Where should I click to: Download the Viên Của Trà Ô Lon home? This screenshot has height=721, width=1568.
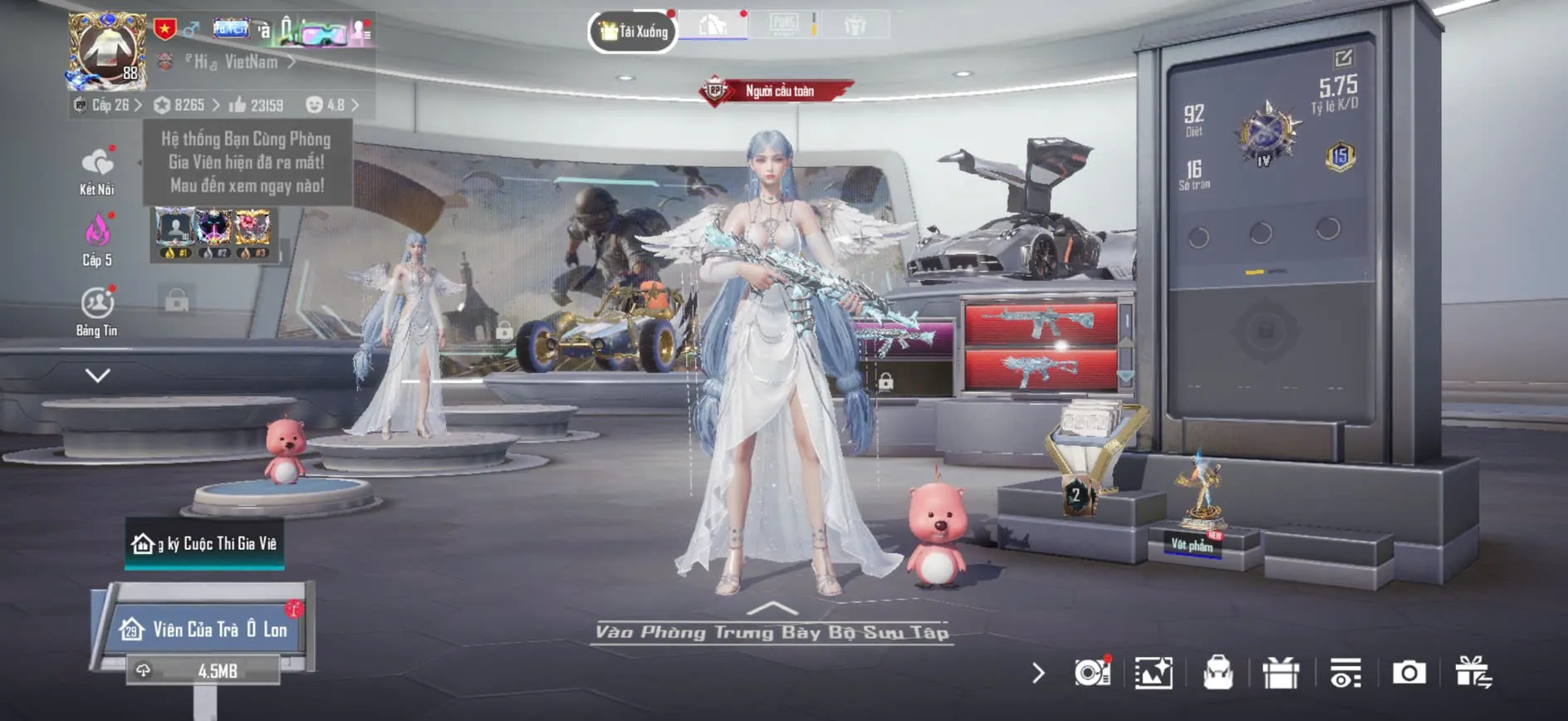tap(203, 670)
